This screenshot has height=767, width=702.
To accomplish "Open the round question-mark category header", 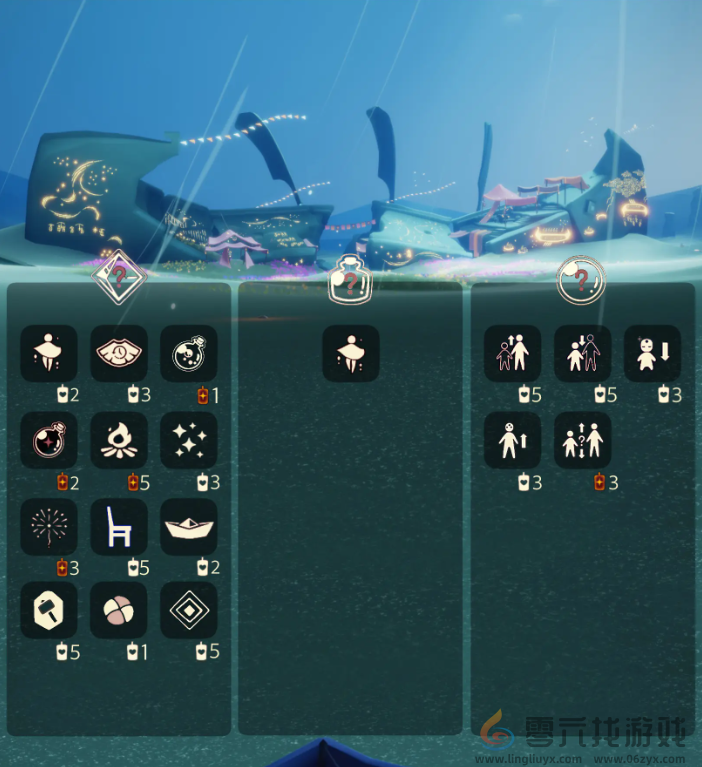I will [581, 278].
